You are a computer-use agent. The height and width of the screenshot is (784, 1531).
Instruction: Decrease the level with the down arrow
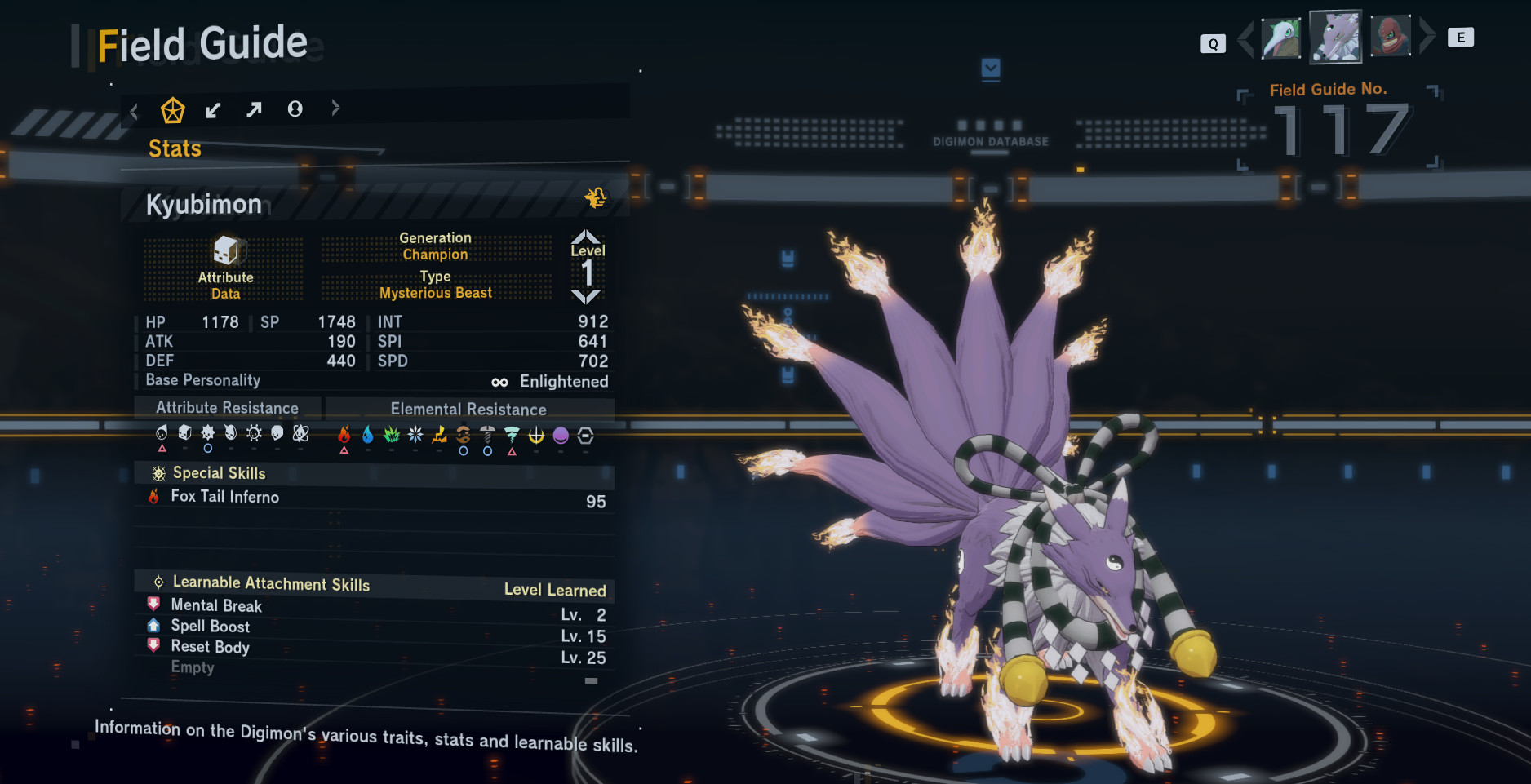click(586, 297)
